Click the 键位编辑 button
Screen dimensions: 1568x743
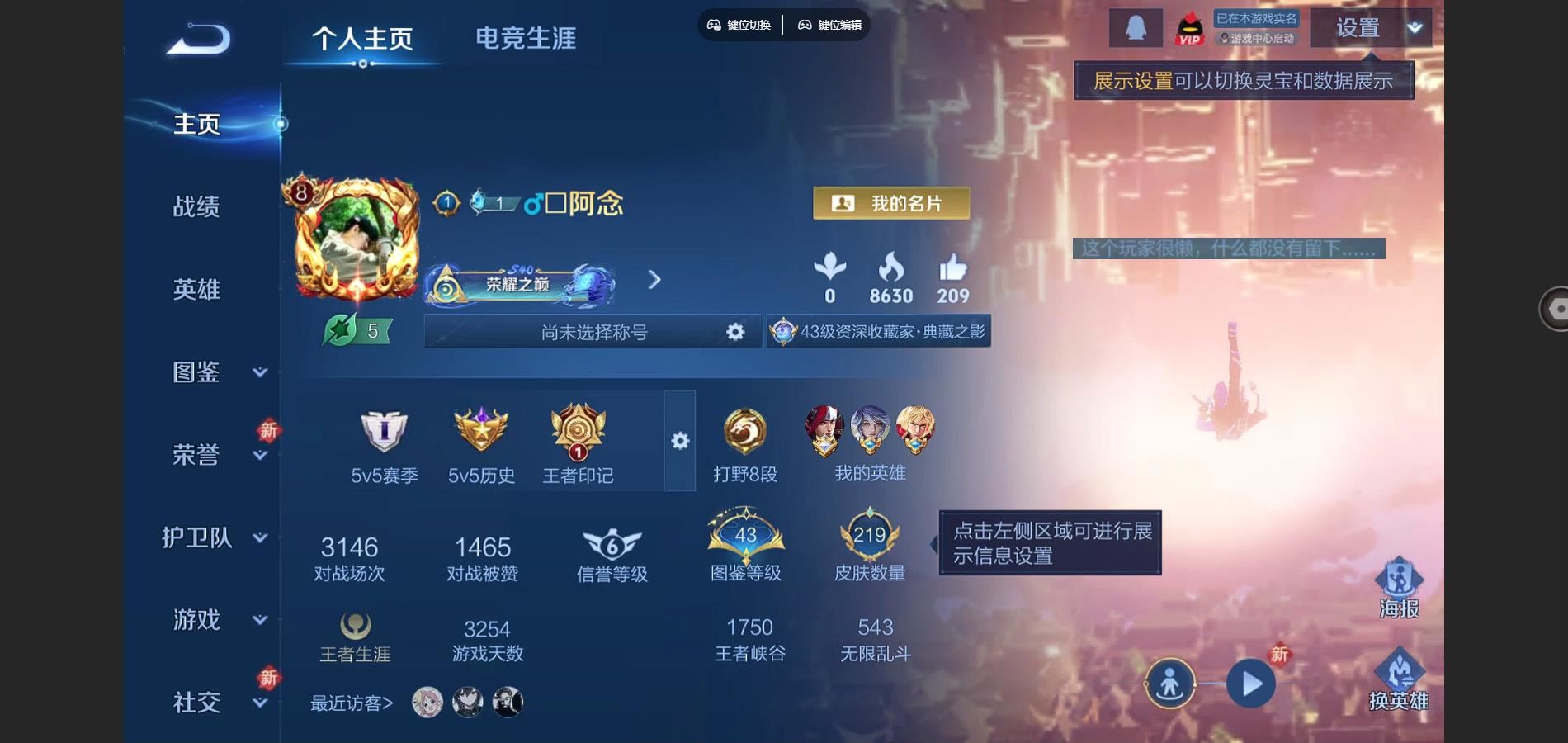pos(833,26)
